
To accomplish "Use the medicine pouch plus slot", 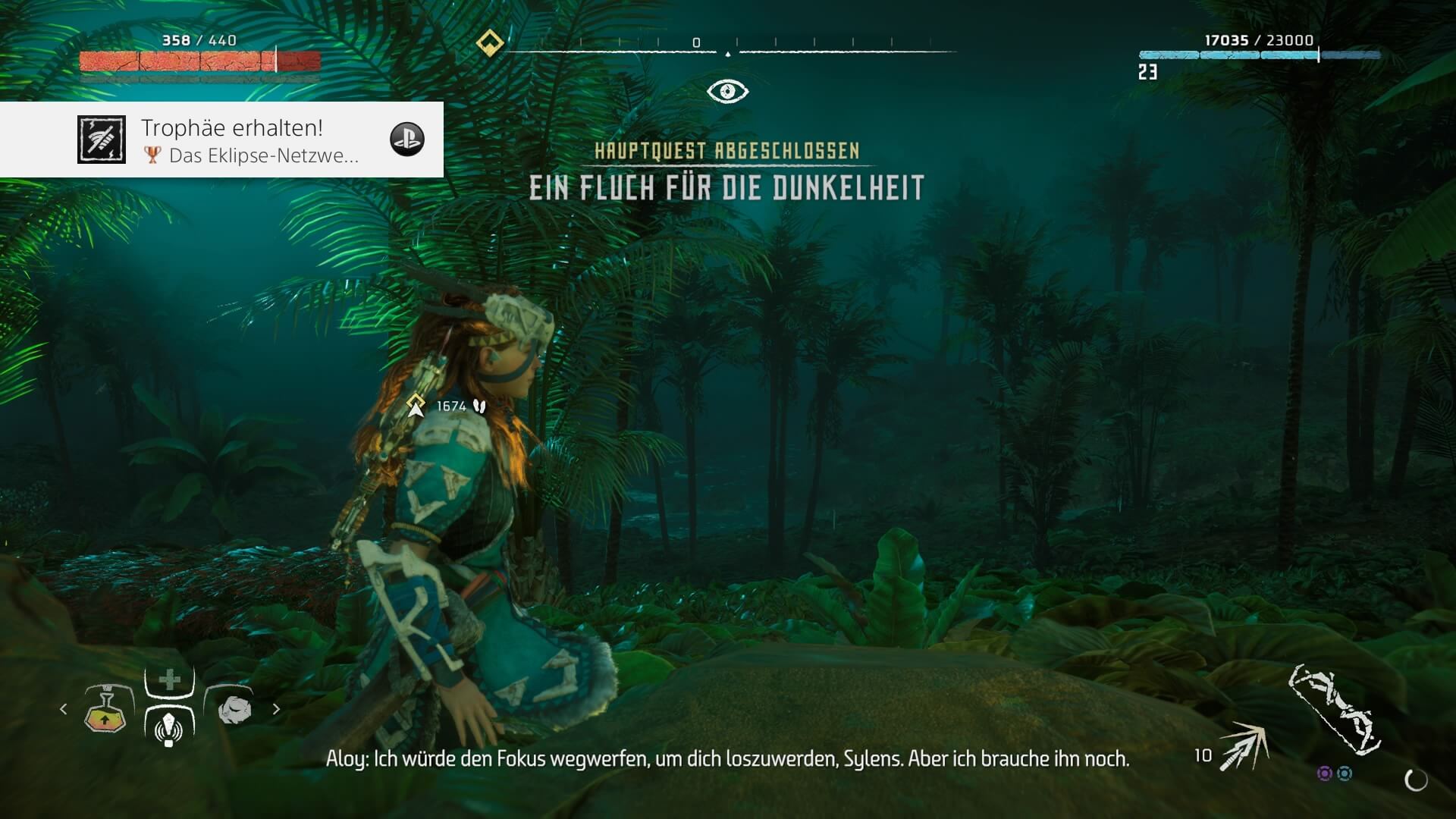I will (x=170, y=679).
